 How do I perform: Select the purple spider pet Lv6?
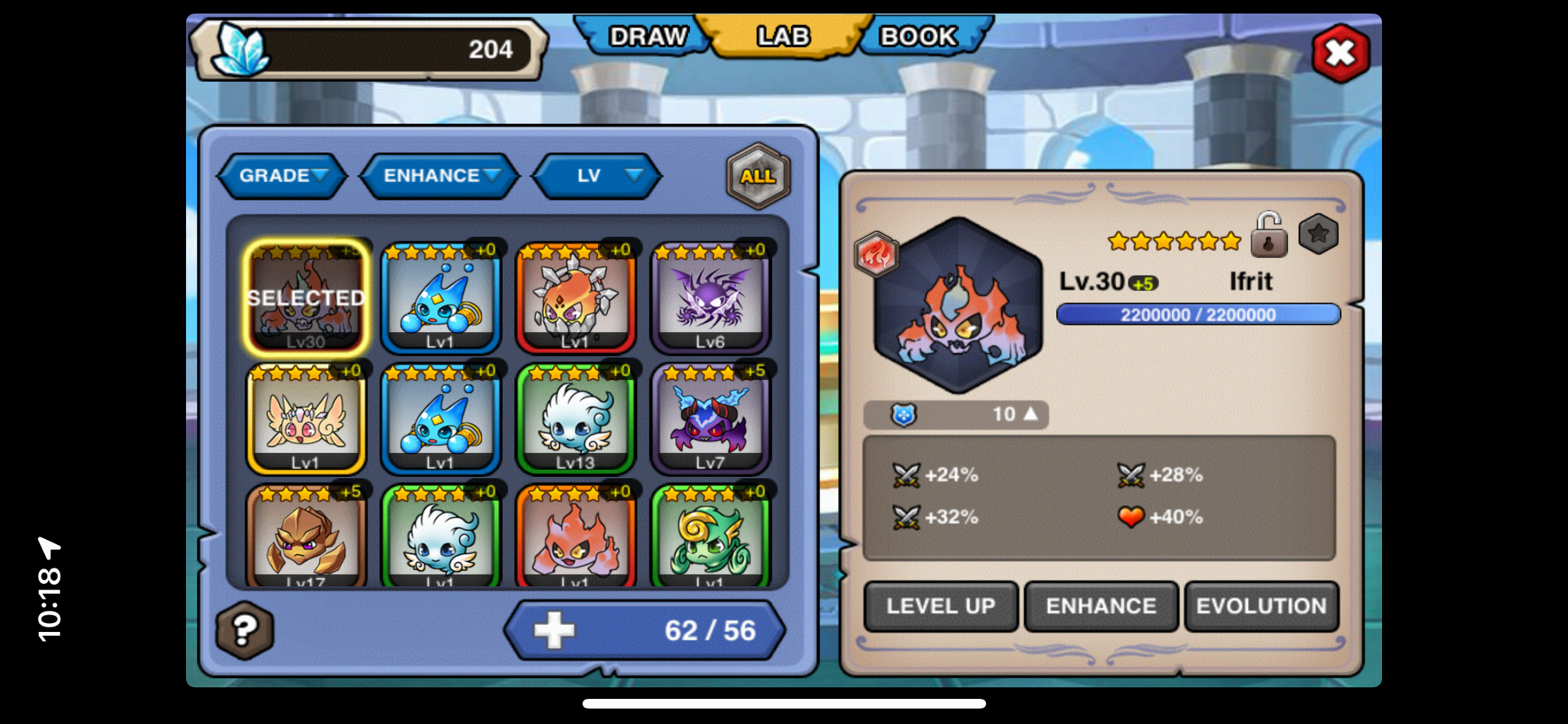[x=710, y=298]
